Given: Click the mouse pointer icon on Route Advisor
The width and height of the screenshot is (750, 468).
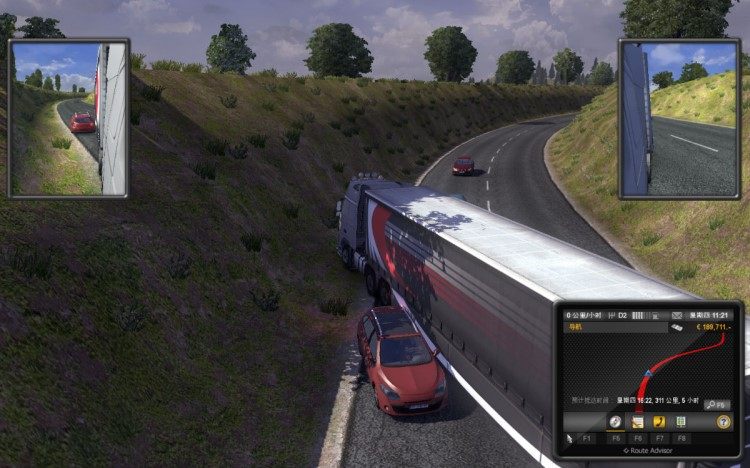Looking at the screenshot, I should click(x=569, y=438).
